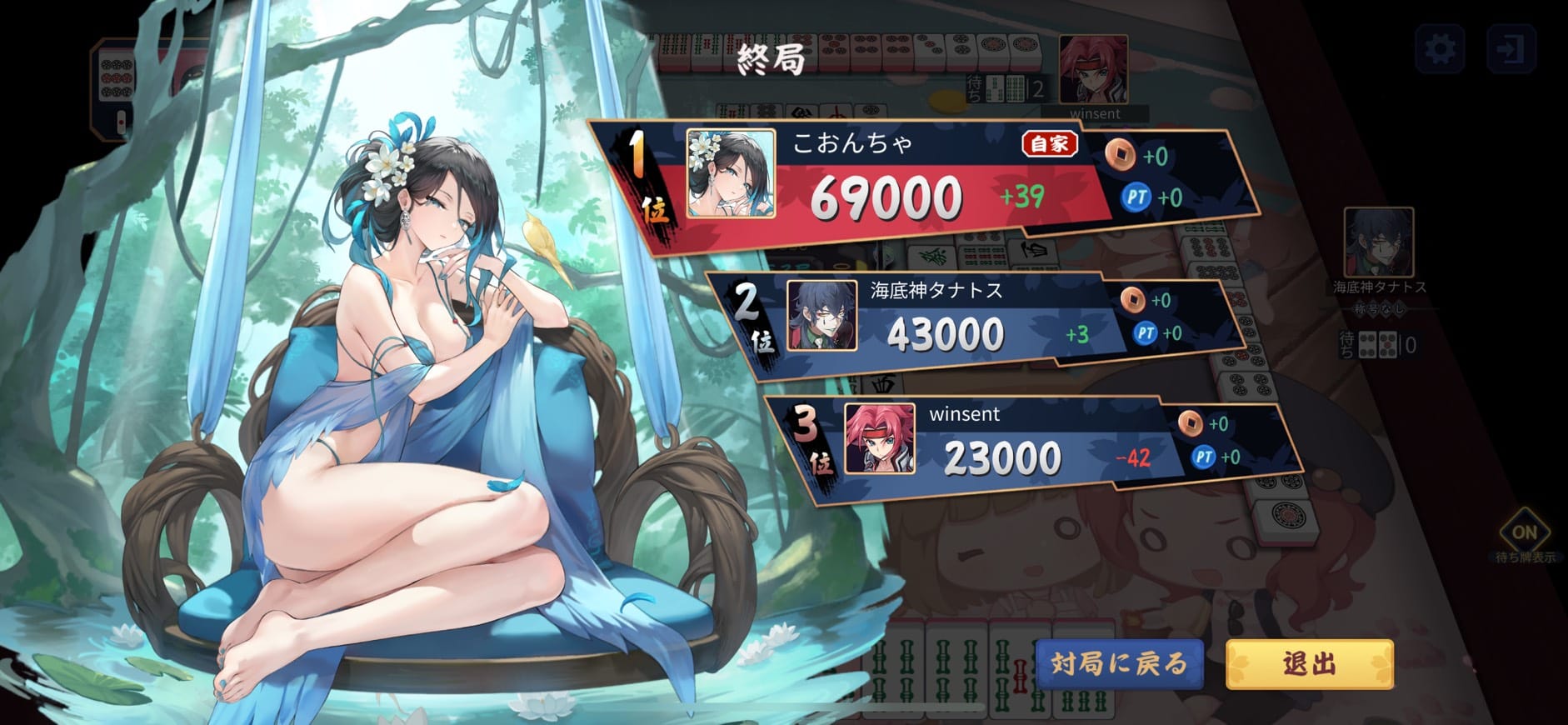The width and height of the screenshot is (1568, 725).
Task: View winsent's avatar at top of table
Action: coord(1093,69)
